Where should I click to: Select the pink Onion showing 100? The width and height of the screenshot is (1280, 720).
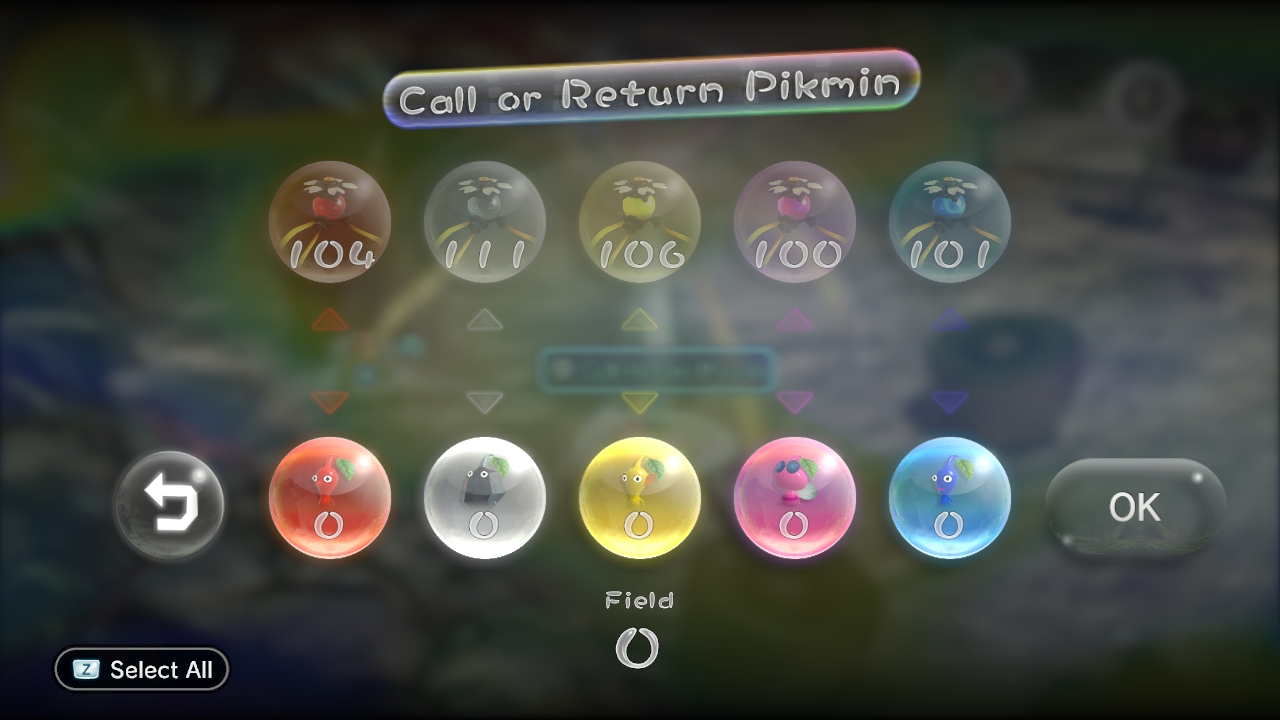pyautogui.click(x=795, y=222)
